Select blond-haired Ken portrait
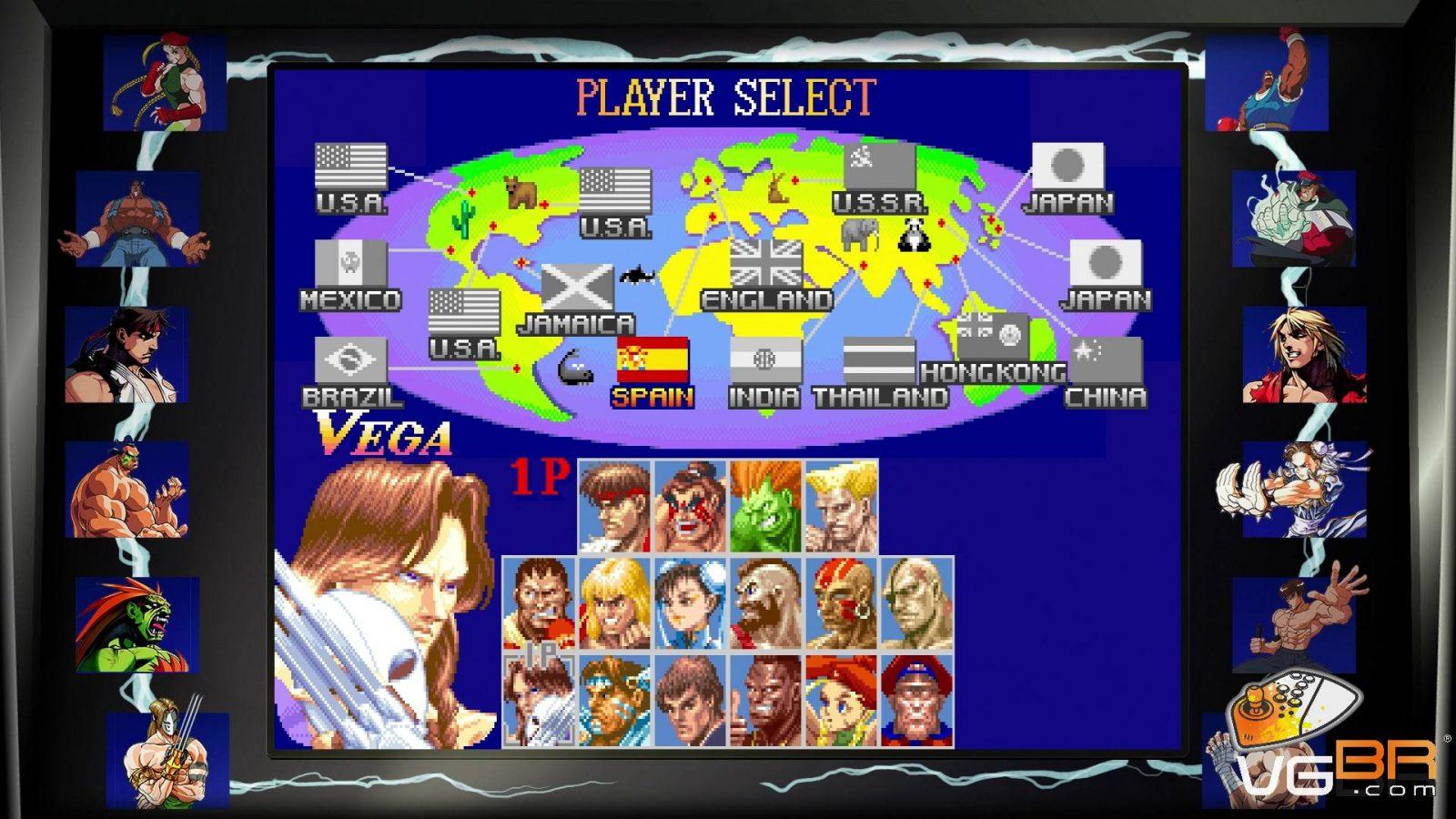The image size is (1456, 819). coord(615,603)
